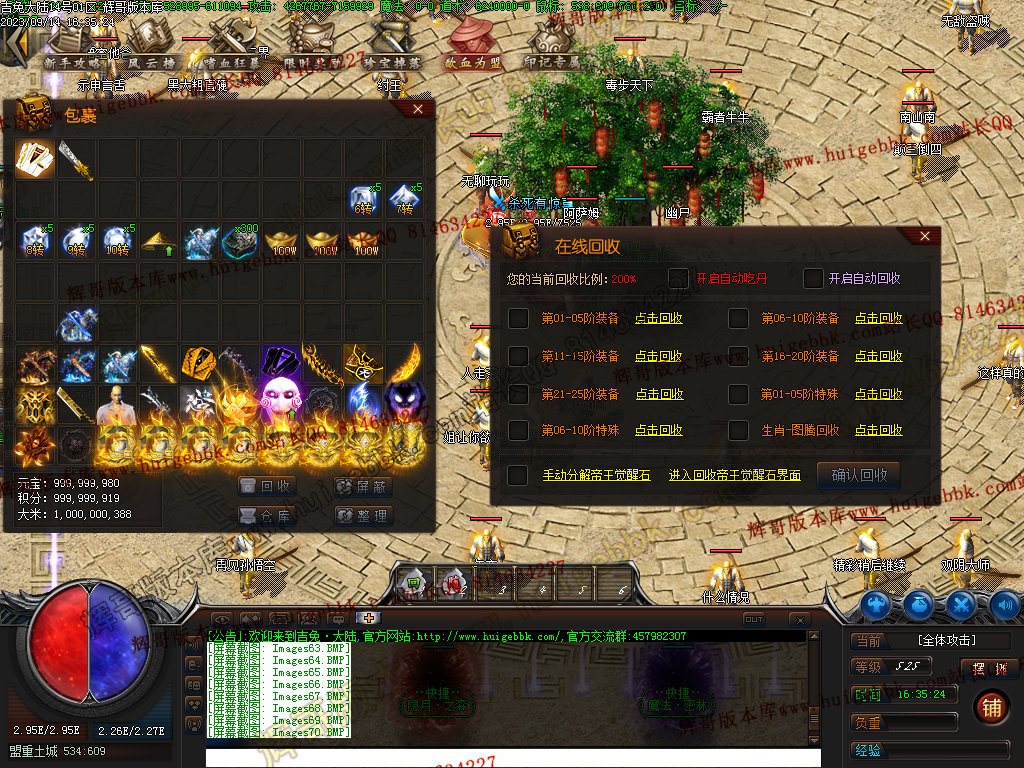Open 进入回收帝王觉醒石界面 link
This screenshot has height=768, width=1024.
tap(734, 475)
